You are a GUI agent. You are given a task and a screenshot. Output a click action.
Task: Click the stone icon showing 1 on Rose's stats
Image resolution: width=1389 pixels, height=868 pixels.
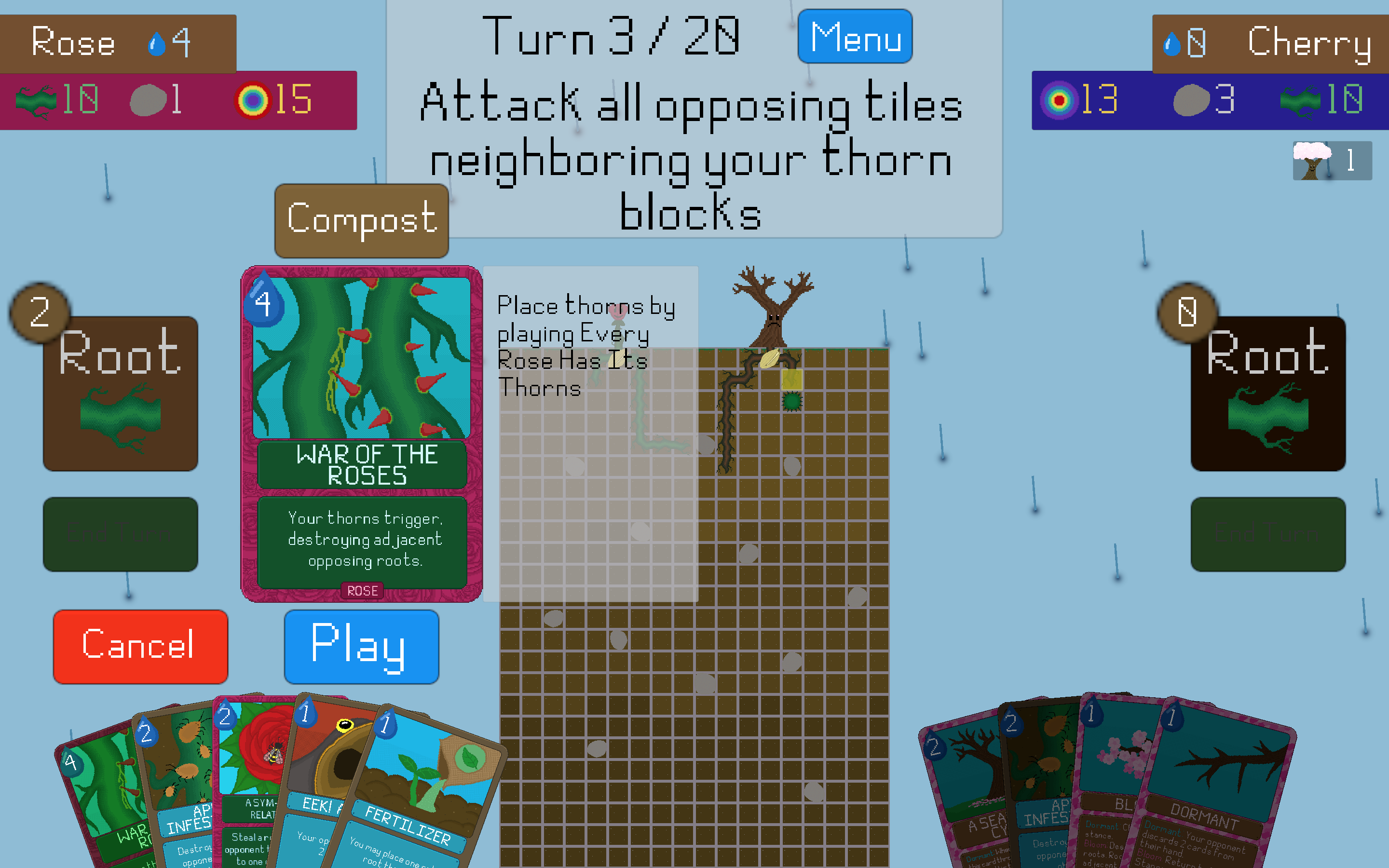click(x=148, y=101)
